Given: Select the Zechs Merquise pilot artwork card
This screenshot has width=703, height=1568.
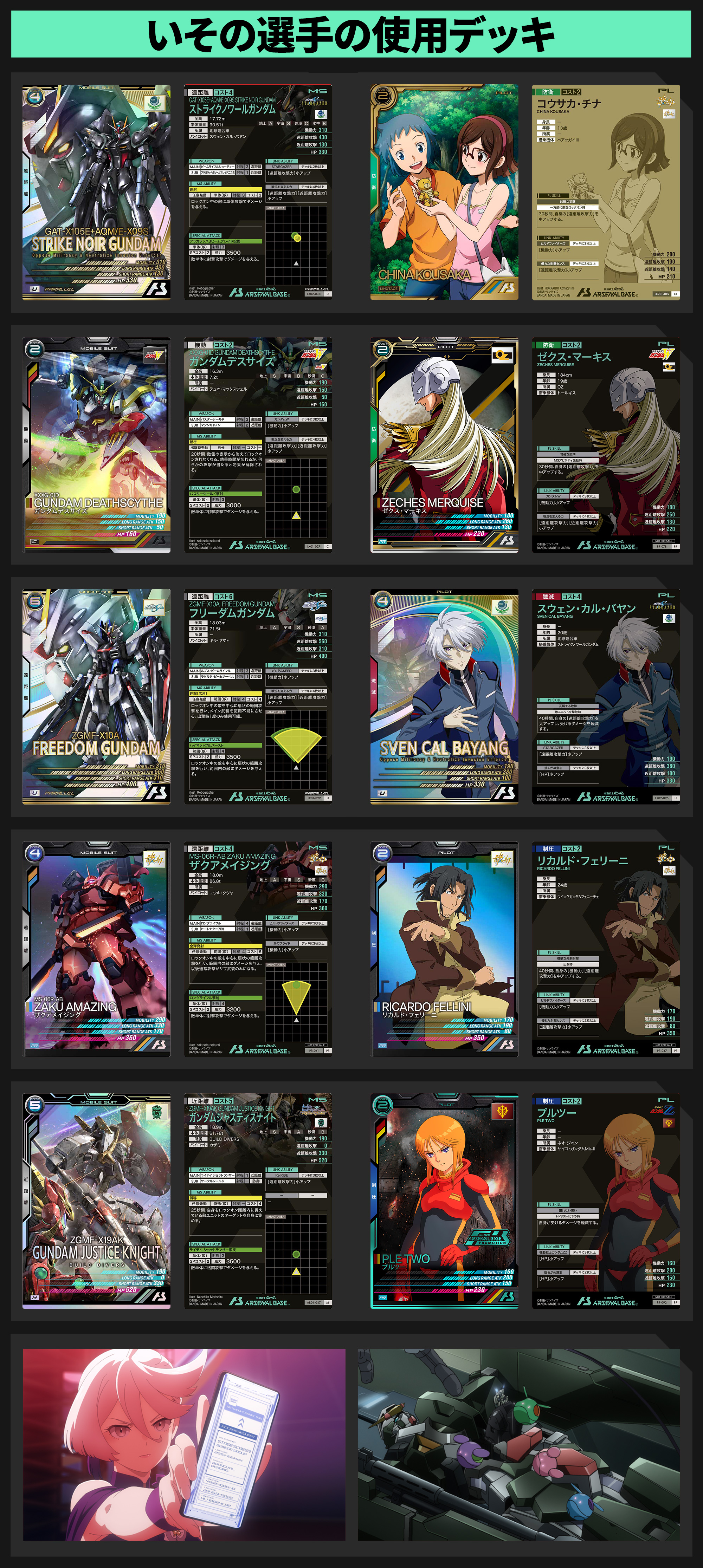Looking at the screenshot, I should point(444,444).
